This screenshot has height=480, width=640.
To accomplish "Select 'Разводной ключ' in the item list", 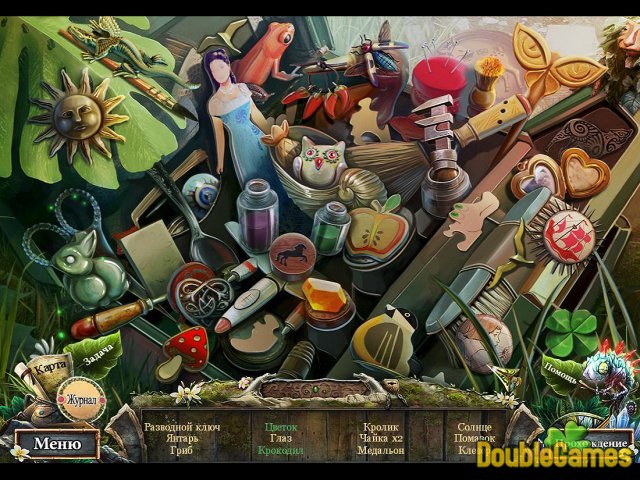I will [182, 426].
